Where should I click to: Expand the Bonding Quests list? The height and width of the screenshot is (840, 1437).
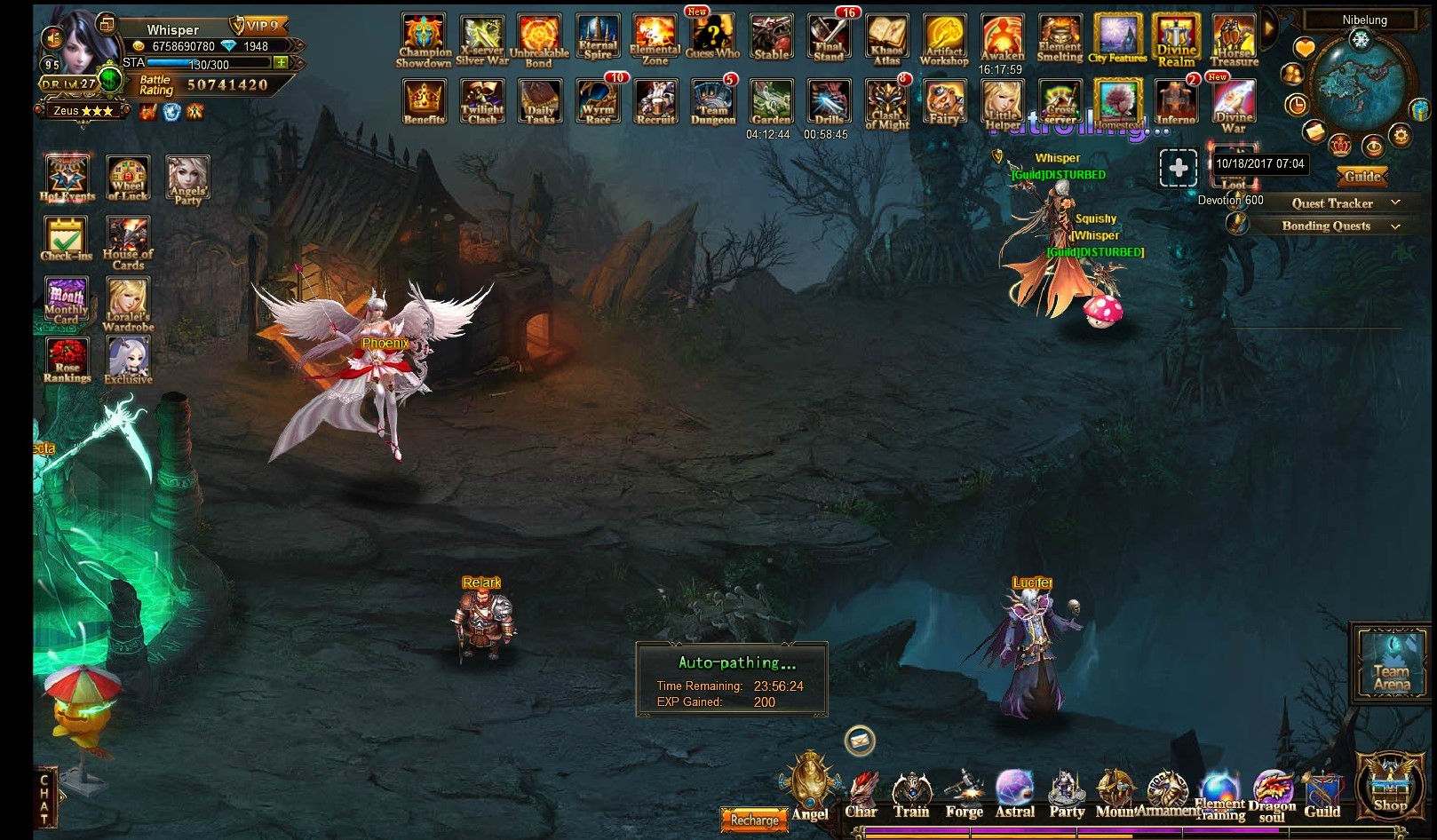click(1395, 226)
